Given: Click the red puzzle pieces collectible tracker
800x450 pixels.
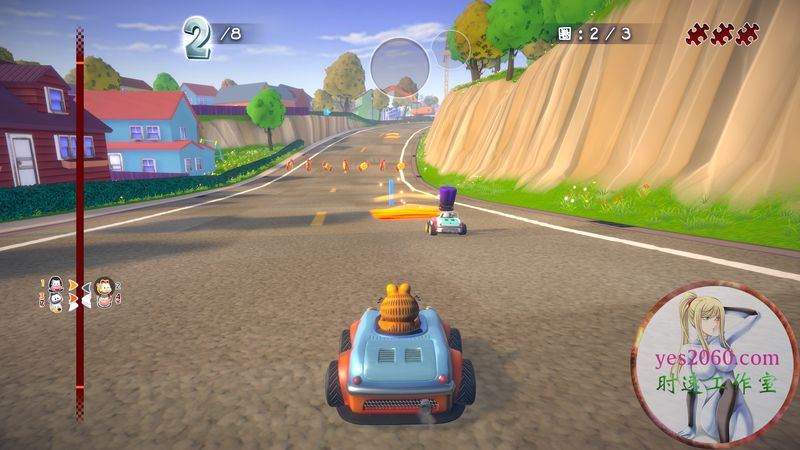Looking at the screenshot, I should [x=721, y=35].
